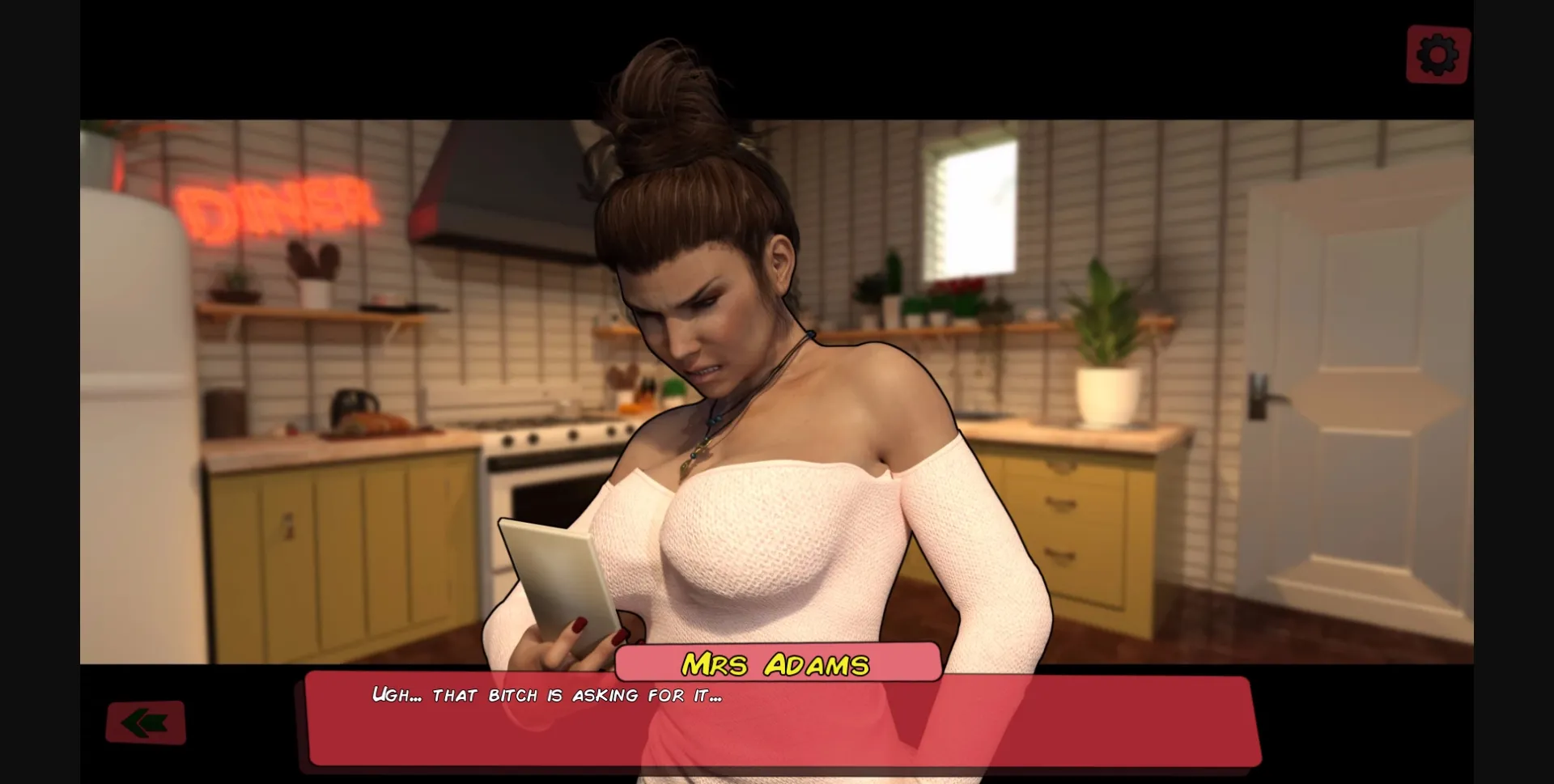This screenshot has height=784, width=1554.
Task: Click the Mrs Adams name plate
Action: coord(775,663)
